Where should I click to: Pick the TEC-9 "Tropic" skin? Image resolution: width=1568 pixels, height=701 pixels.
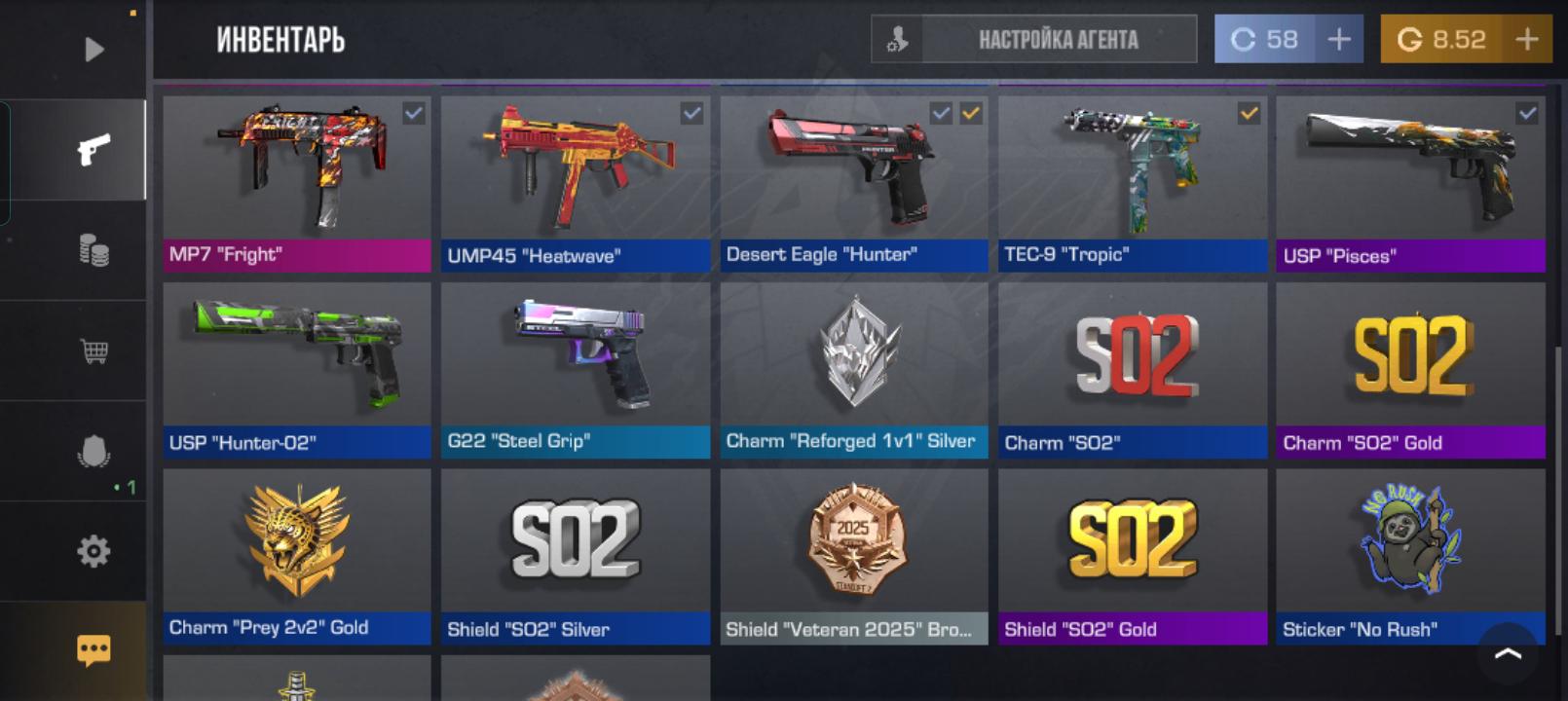pyautogui.click(x=1132, y=182)
